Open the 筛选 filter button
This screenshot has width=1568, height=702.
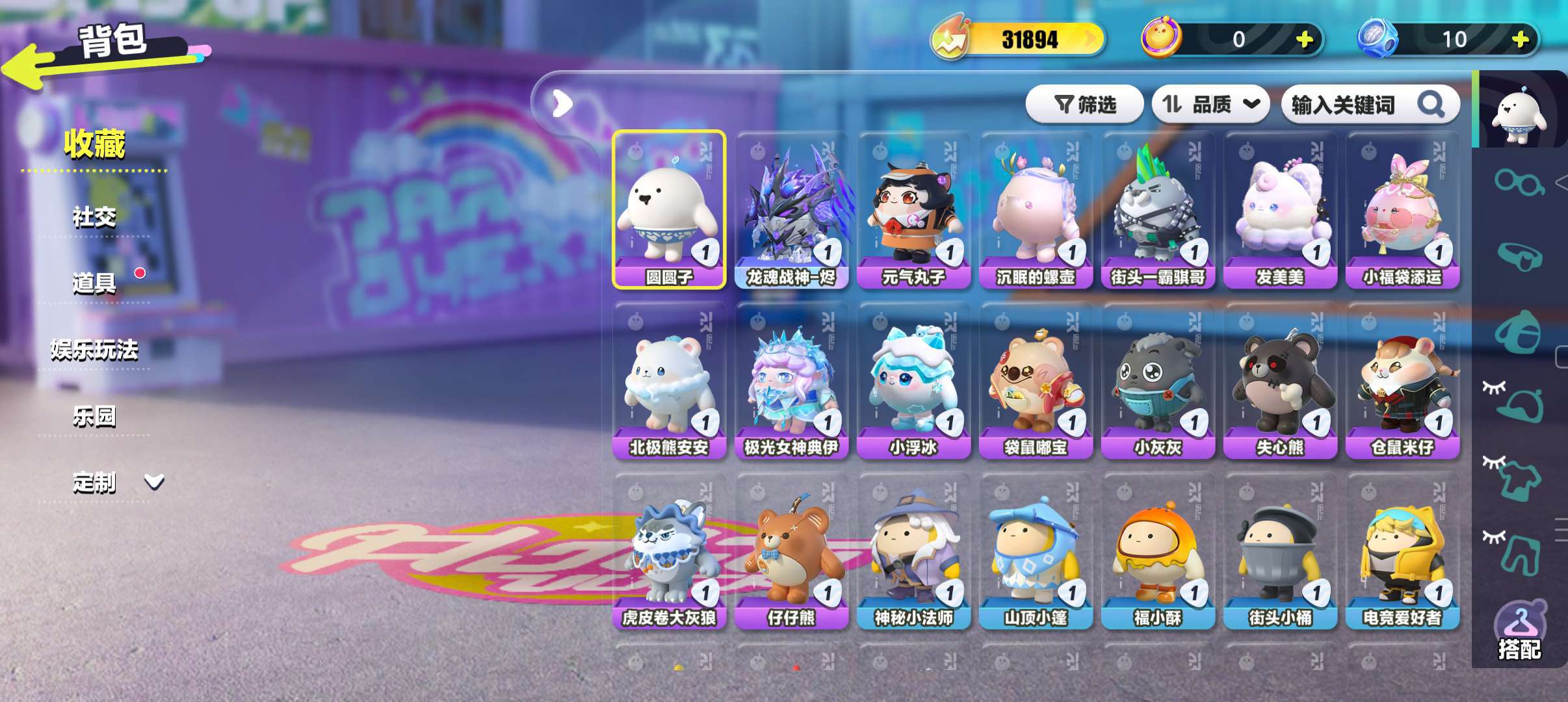(x=1084, y=104)
